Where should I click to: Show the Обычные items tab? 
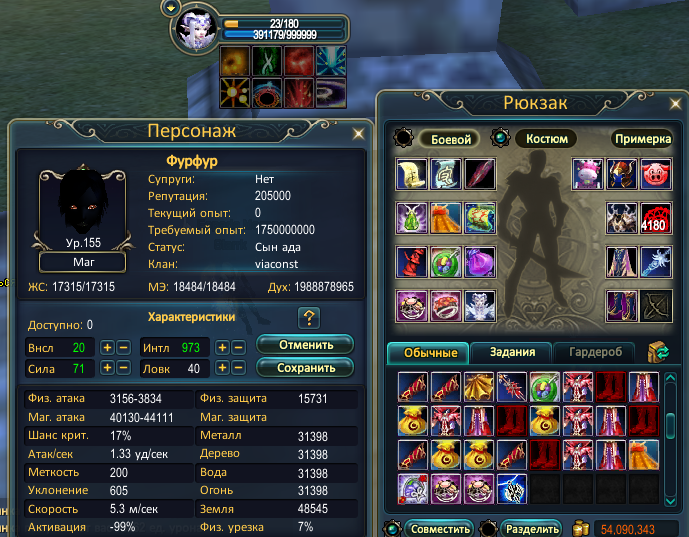click(x=429, y=352)
